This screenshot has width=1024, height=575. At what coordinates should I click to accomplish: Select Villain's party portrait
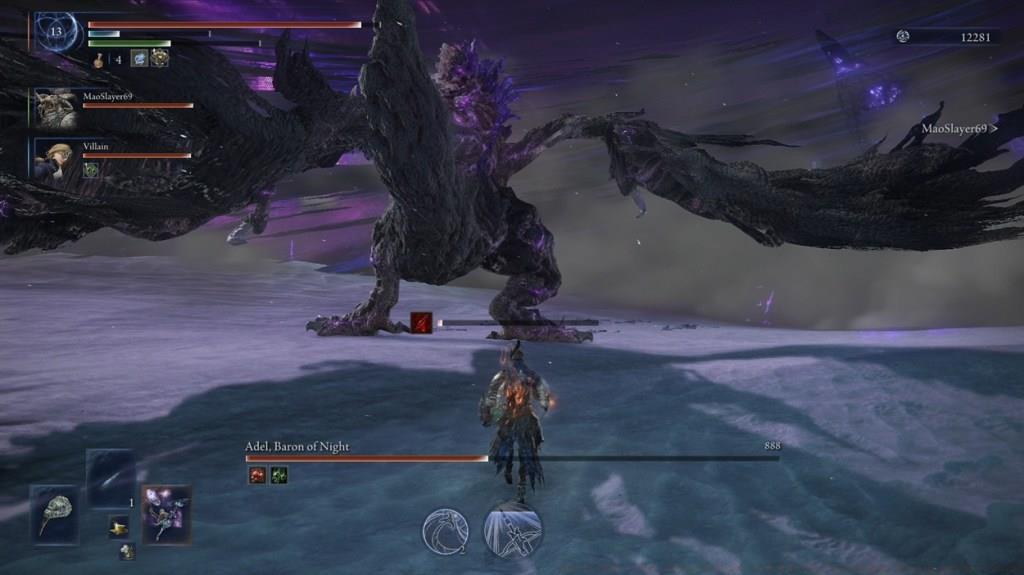coord(55,158)
